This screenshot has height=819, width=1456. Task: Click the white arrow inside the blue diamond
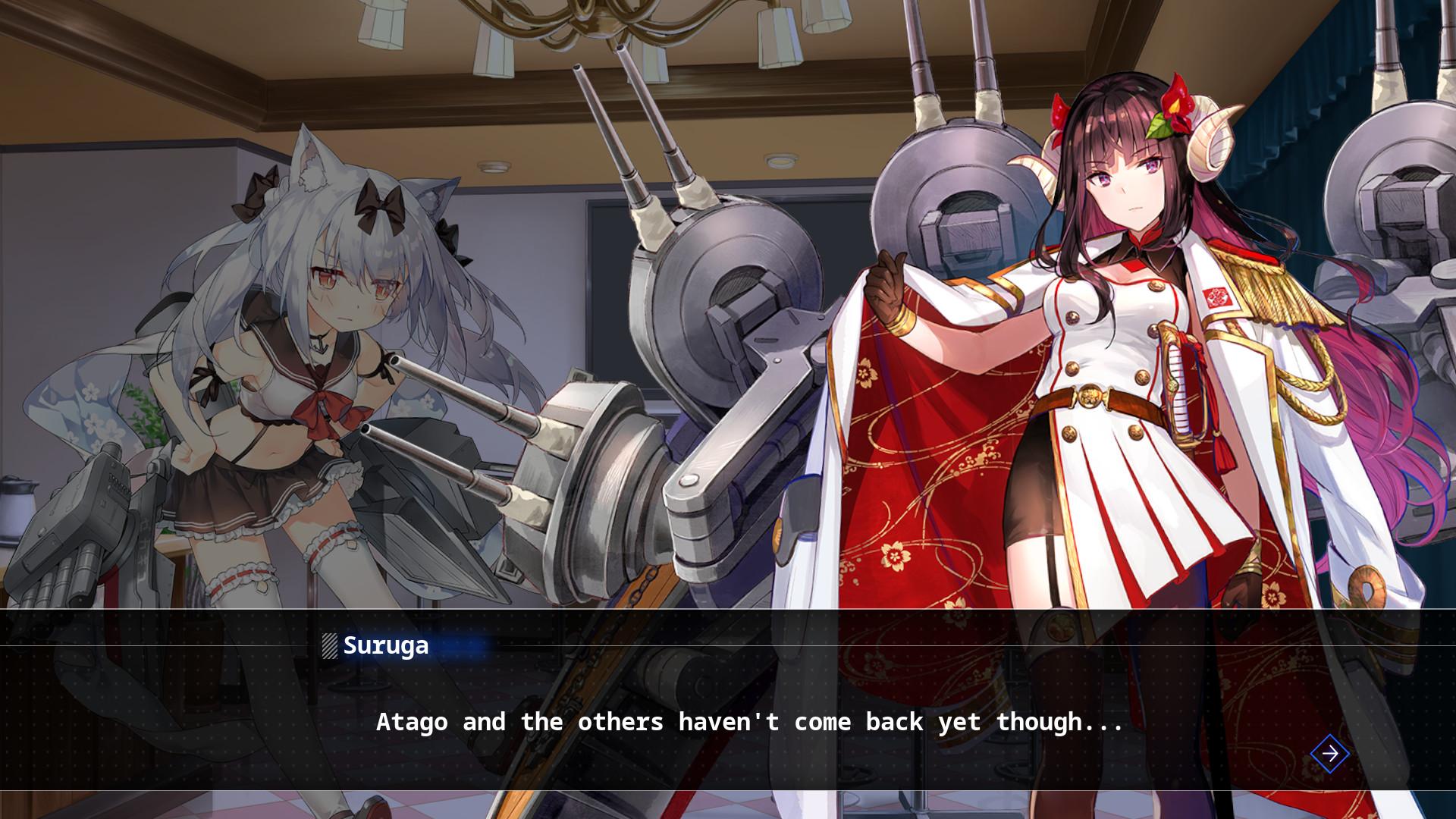click(1329, 755)
